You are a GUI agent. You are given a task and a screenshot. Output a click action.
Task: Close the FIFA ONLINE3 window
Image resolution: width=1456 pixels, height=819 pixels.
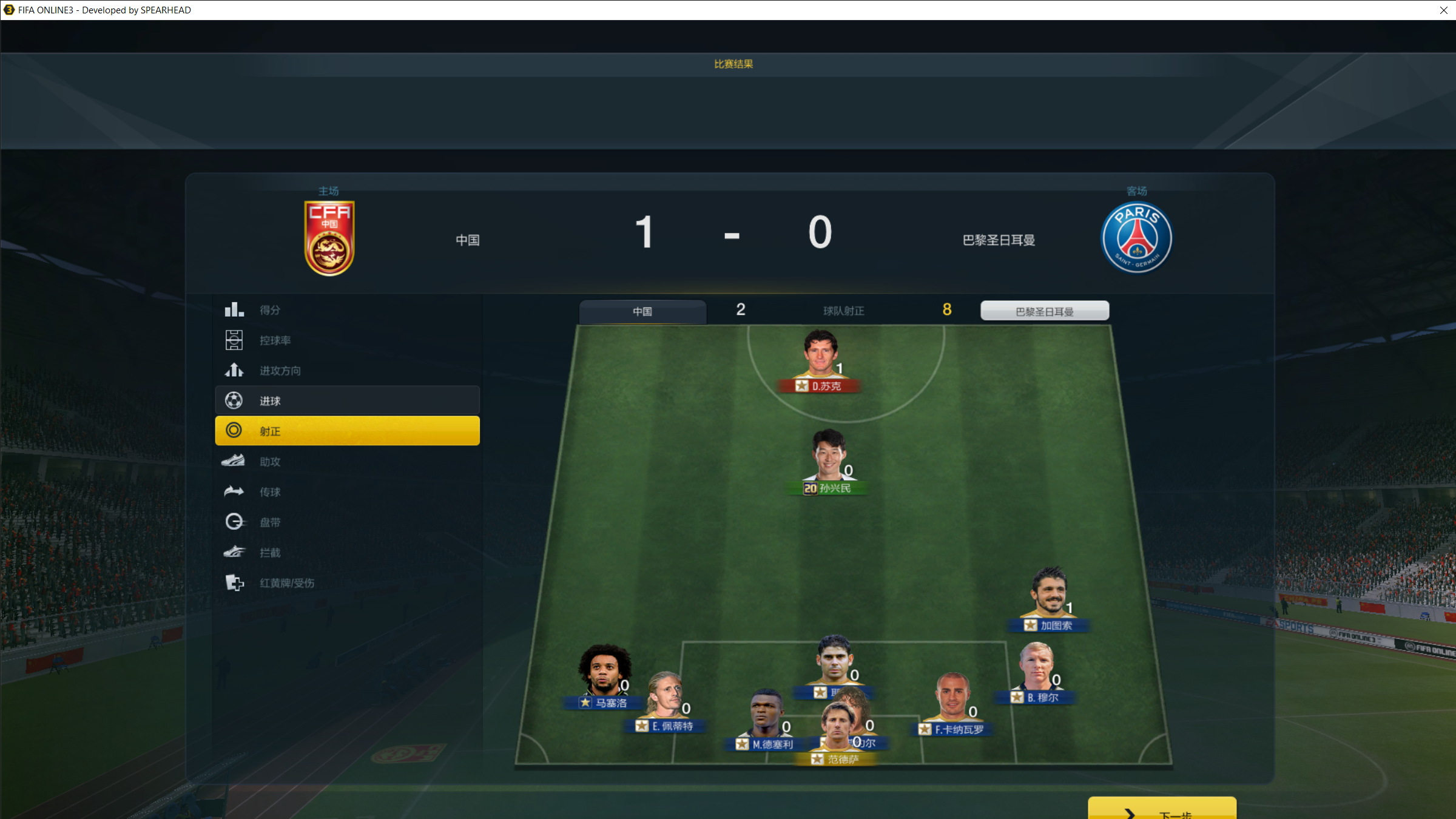pyautogui.click(x=1443, y=10)
